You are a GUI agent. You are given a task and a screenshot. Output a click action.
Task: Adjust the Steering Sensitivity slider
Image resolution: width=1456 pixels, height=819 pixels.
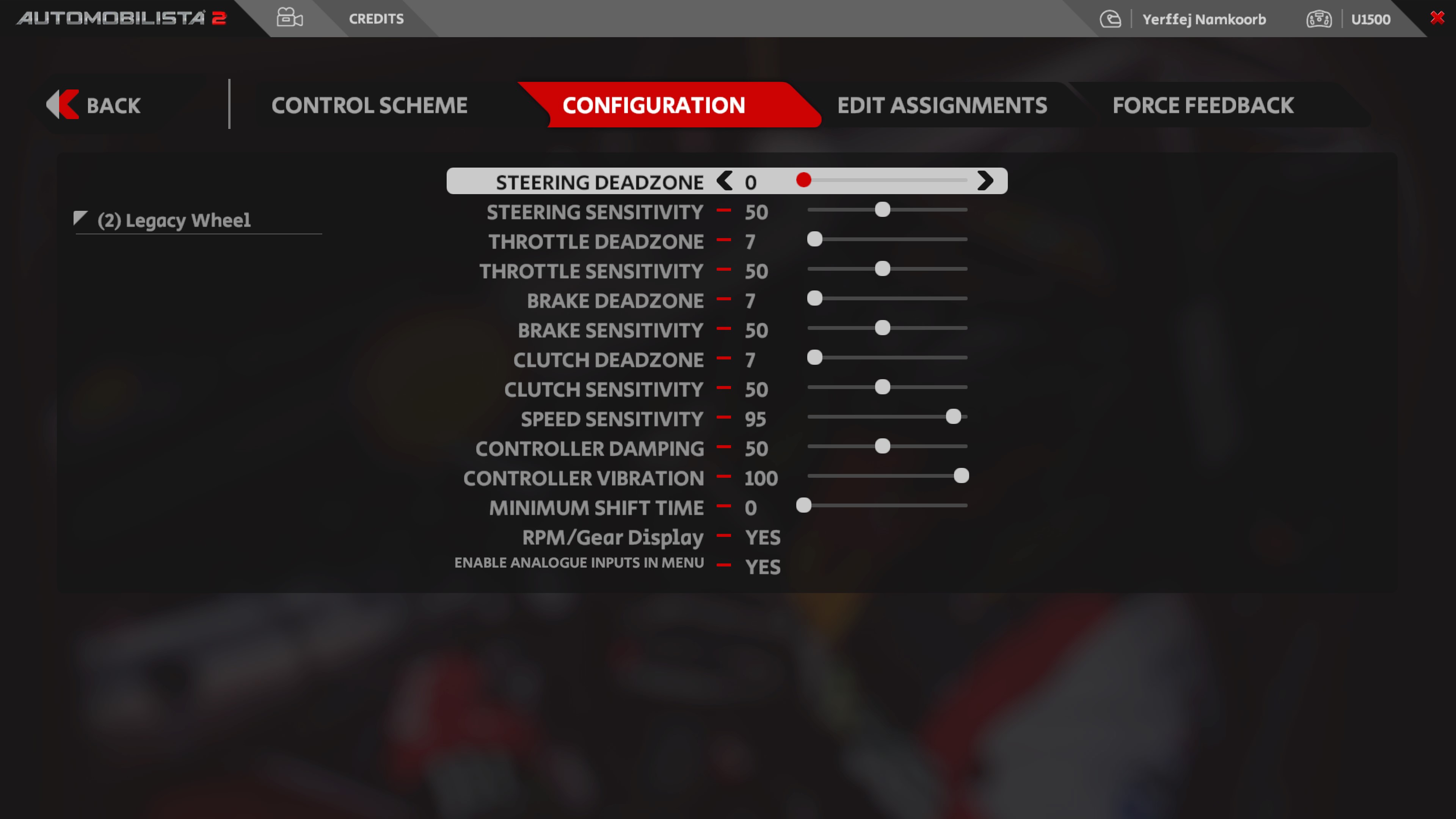(882, 210)
